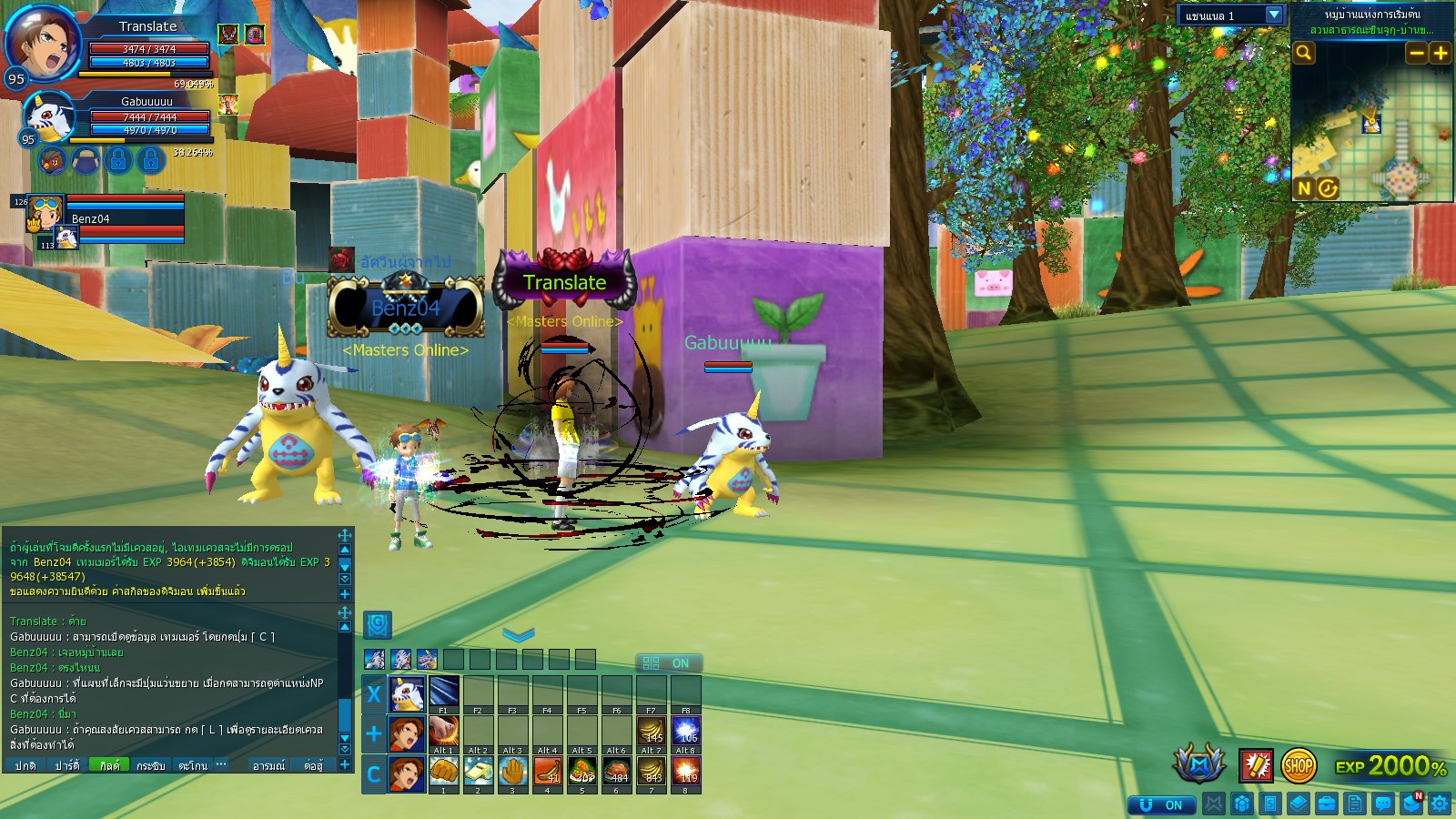Viewport: 1456px width, 819px height.
Task: Toggle the magnet ON switch
Action: 1161,804
